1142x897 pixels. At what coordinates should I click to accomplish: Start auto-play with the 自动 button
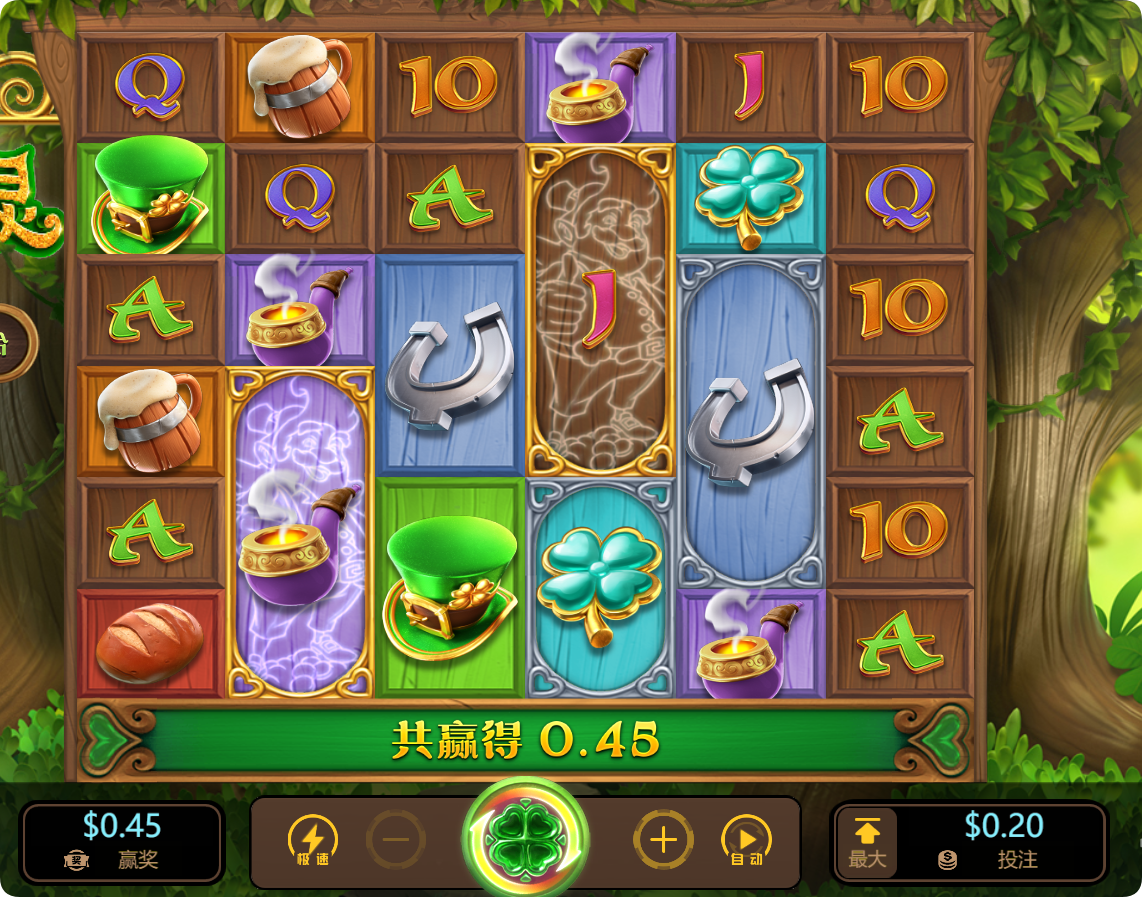(x=746, y=840)
